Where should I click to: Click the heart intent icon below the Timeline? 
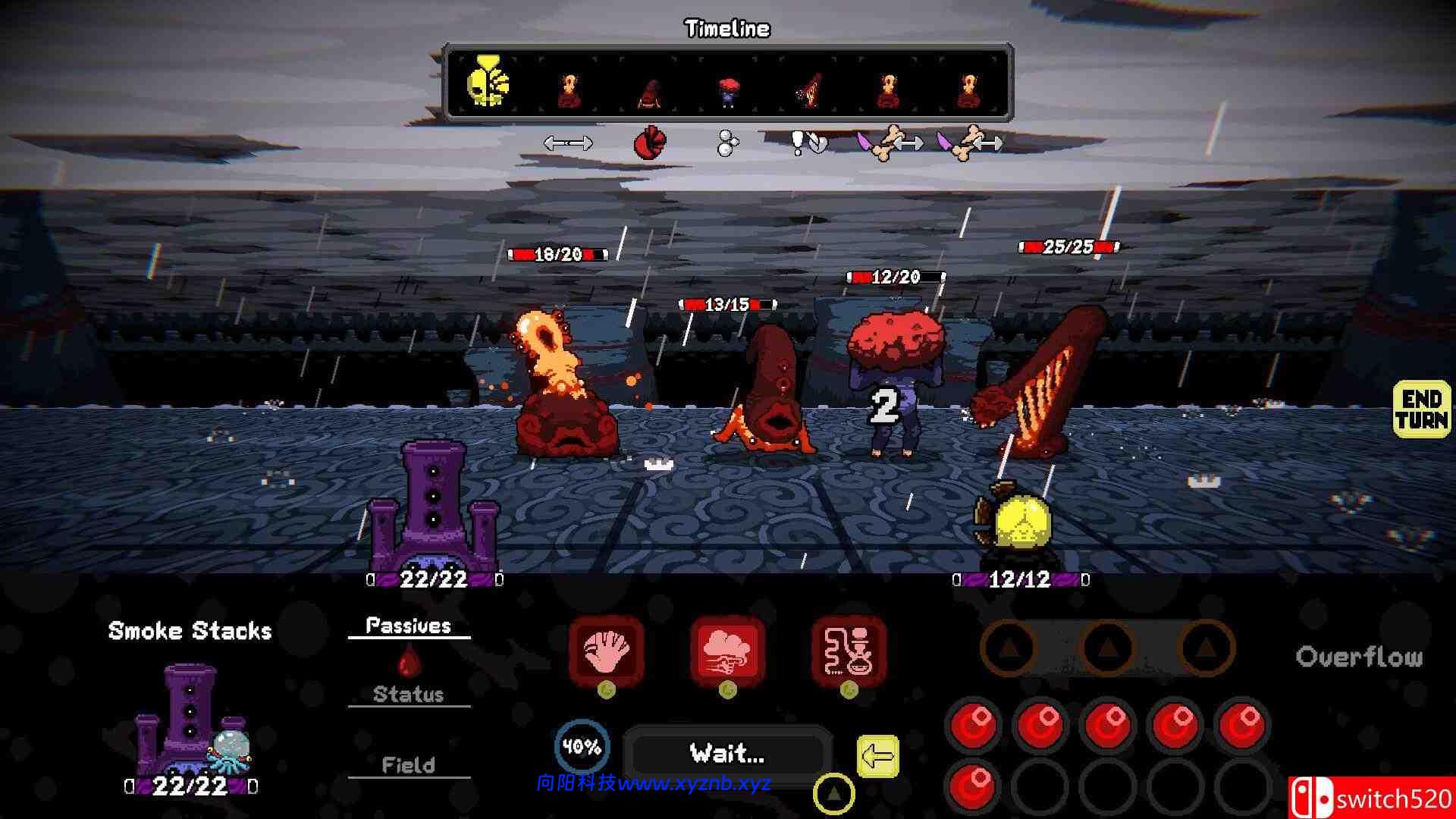tap(651, 142)
